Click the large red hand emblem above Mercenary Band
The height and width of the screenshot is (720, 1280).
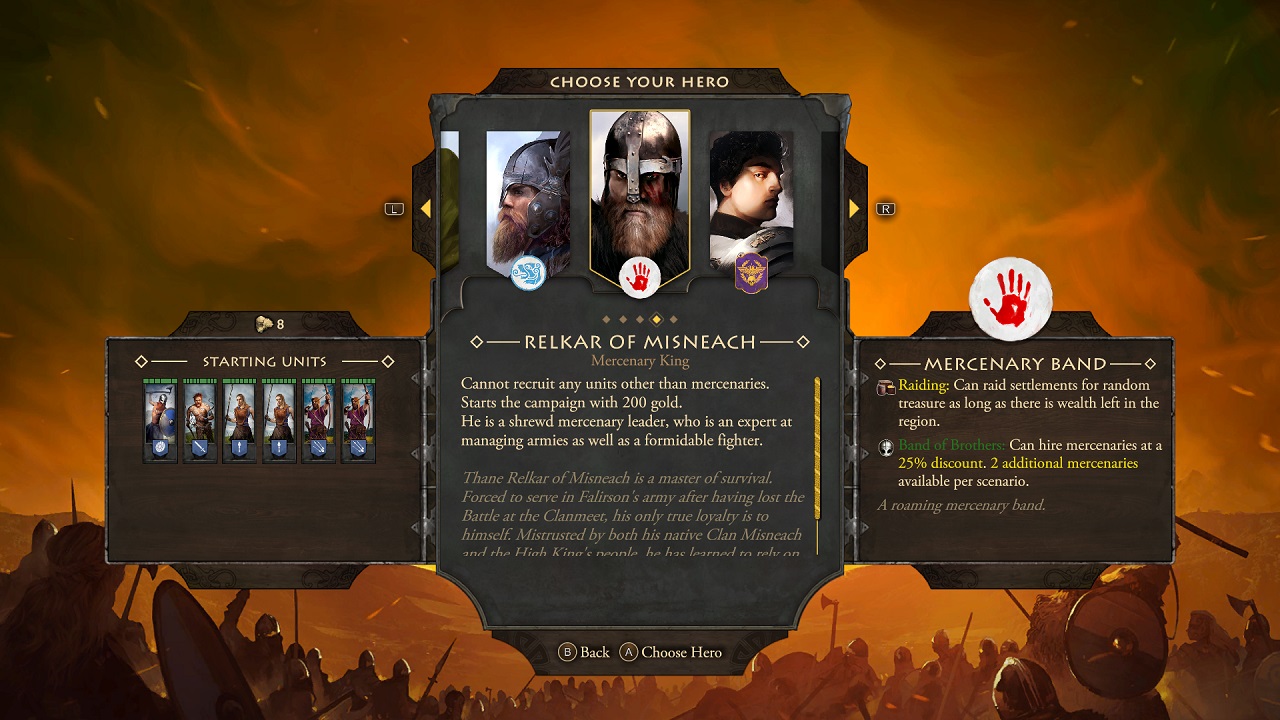[1011, 299]
